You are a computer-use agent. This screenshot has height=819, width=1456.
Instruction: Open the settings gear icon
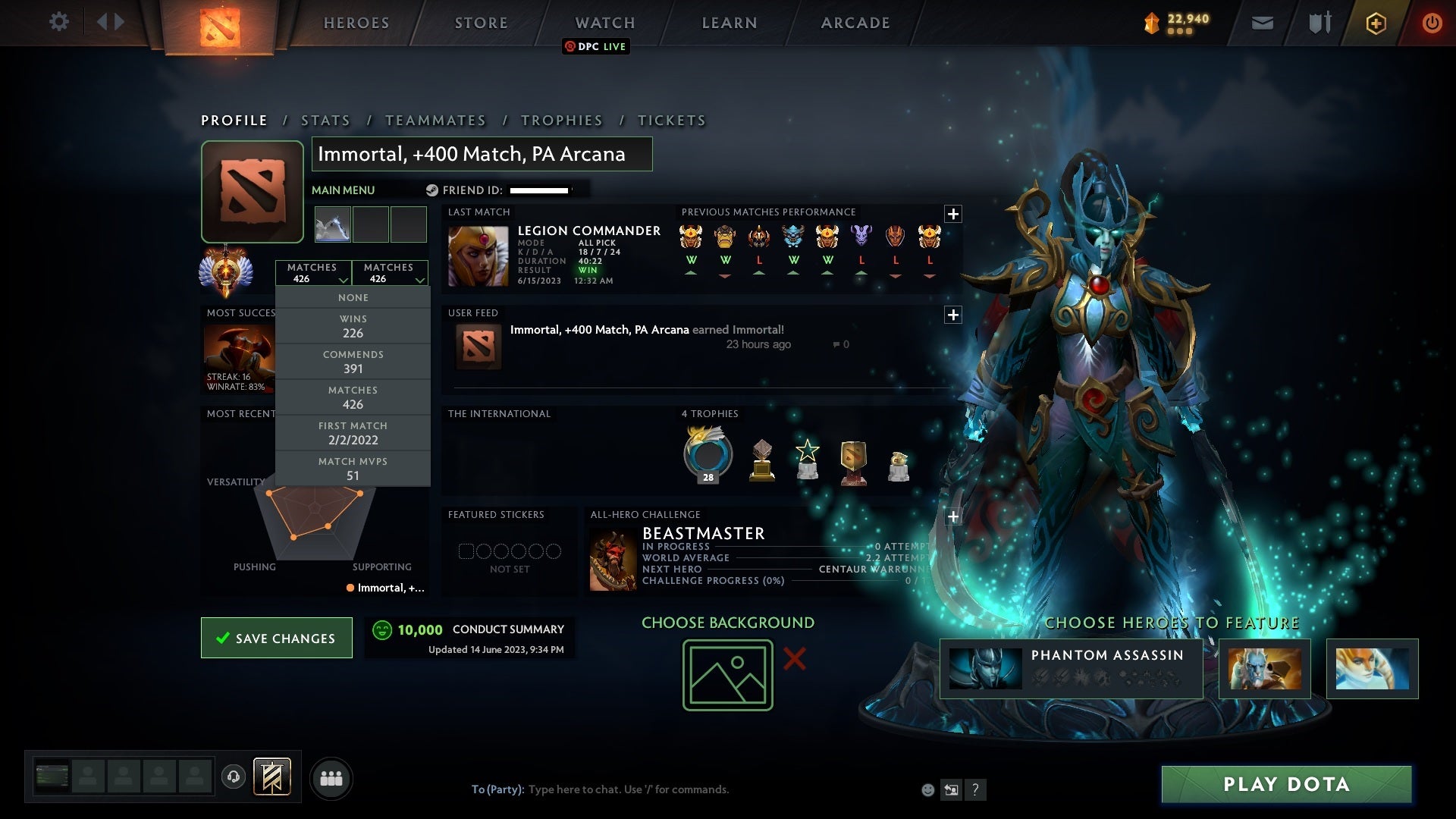click(x=59, y=22)
